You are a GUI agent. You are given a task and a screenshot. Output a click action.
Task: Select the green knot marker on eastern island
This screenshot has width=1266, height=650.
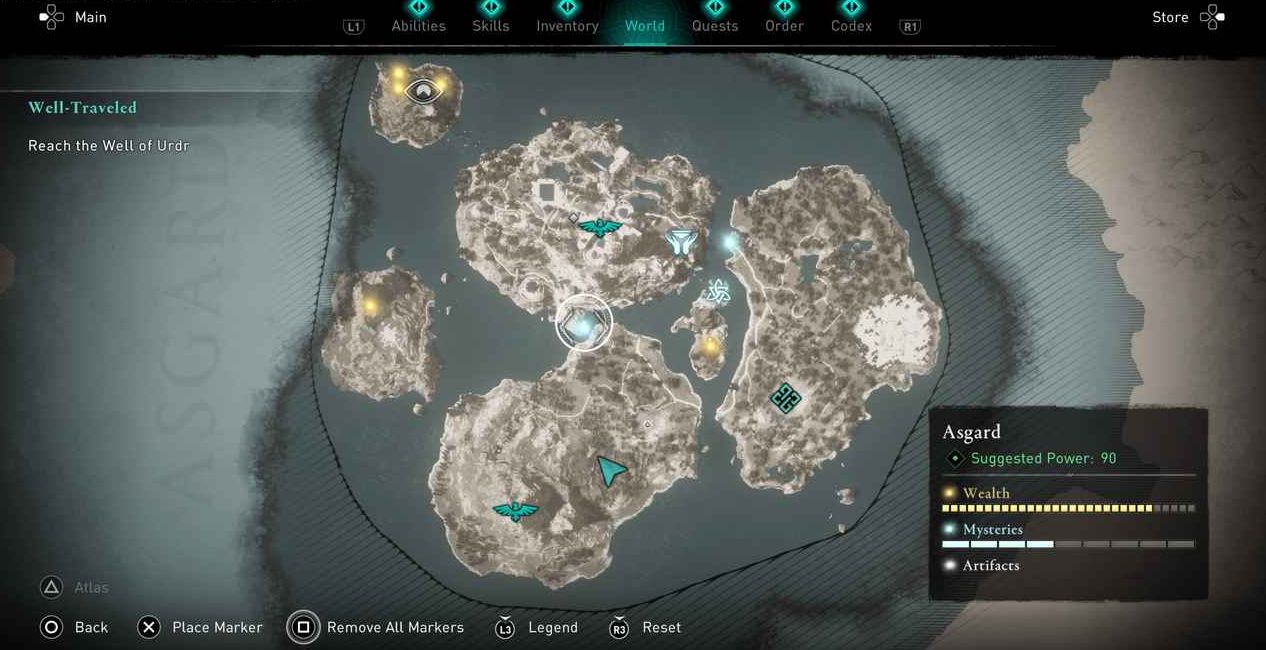coord(786,399)
